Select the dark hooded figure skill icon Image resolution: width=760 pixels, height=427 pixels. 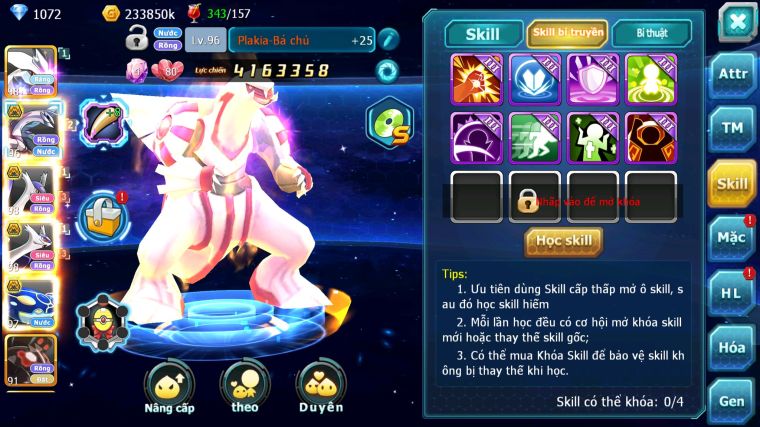tap(651, 137)
